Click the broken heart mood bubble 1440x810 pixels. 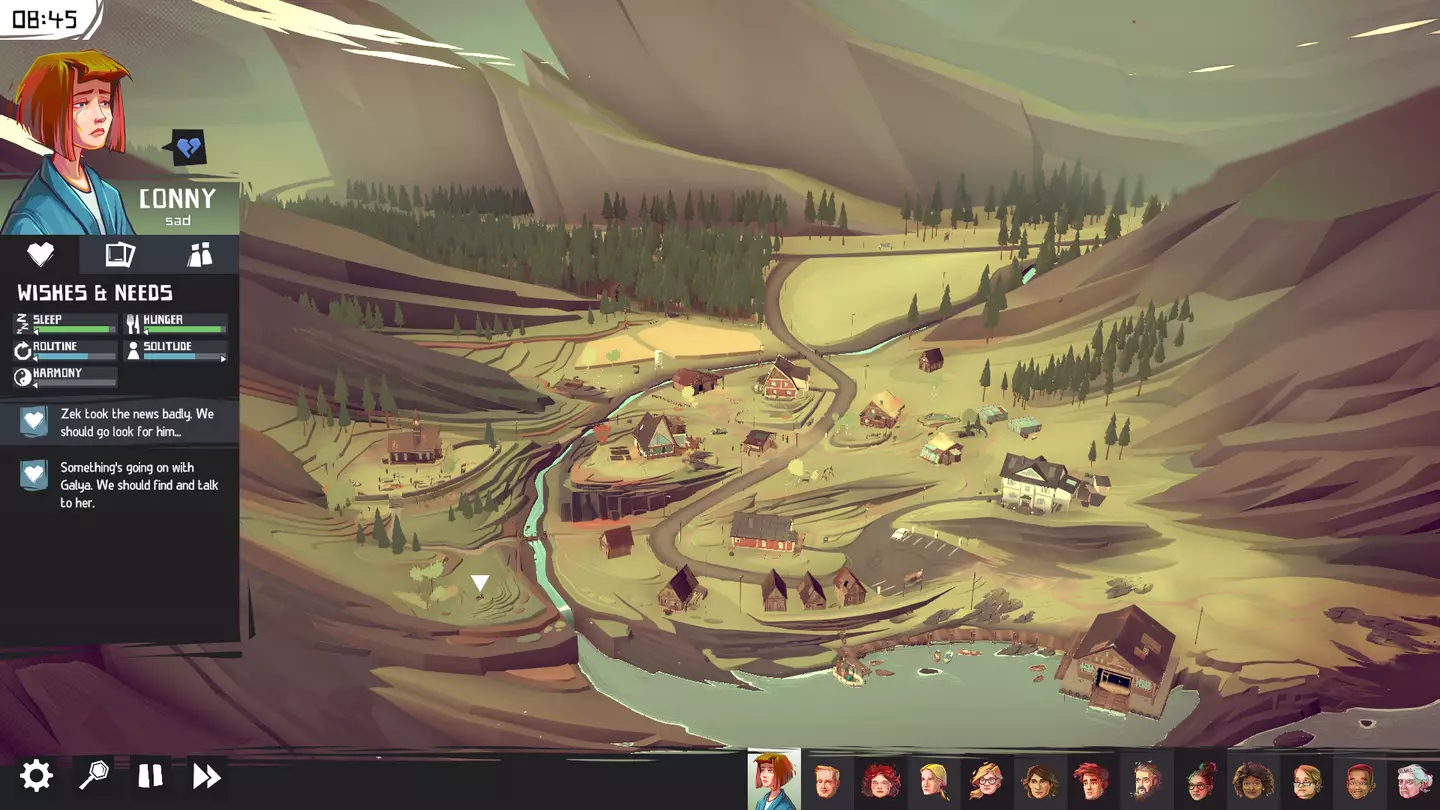tap(188, 149)
